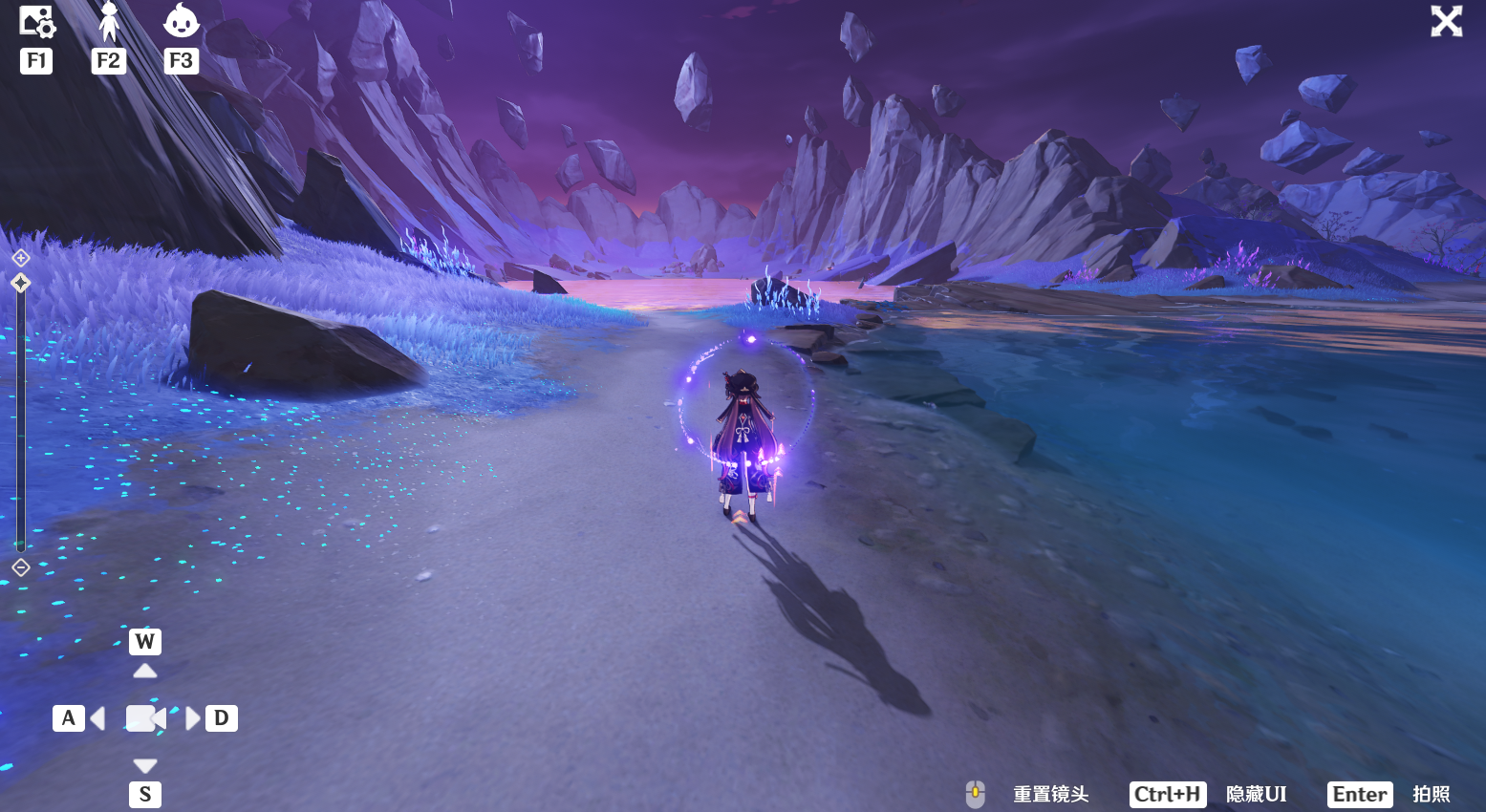Viewport: 1486px width, 812px height.
Task: Move the camera right with the right arrow
Action: click(x=193, y=718)
